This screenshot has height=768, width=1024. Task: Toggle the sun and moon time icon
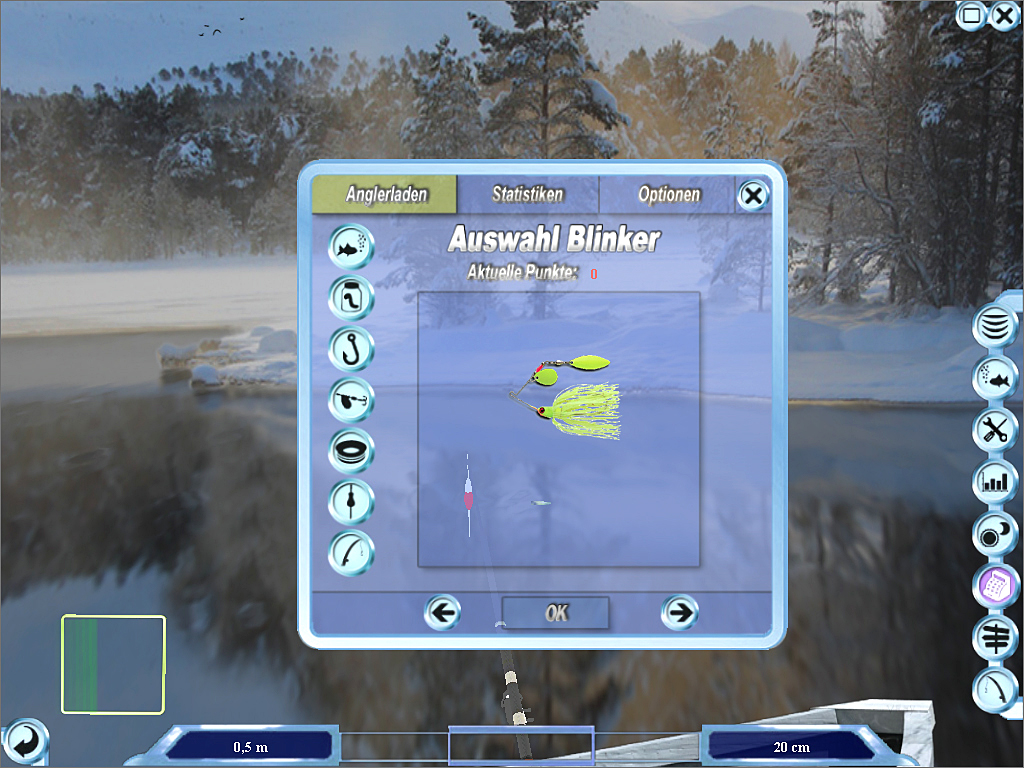pos(995,534)
